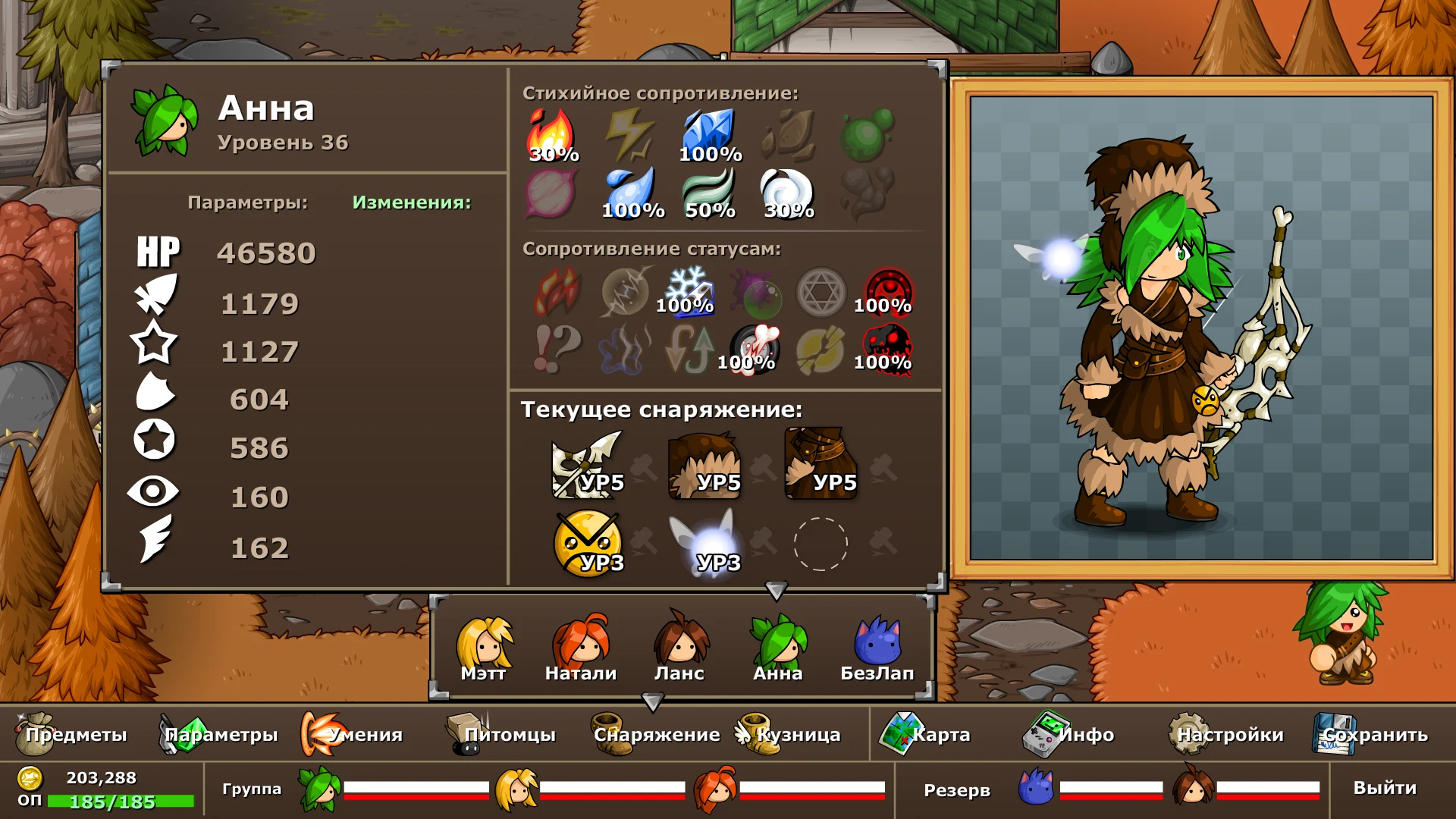This screenshot has height=819, width=1456.
Task: Open the Питомцы (Pets) menu
Action: (x=502, y=734)
